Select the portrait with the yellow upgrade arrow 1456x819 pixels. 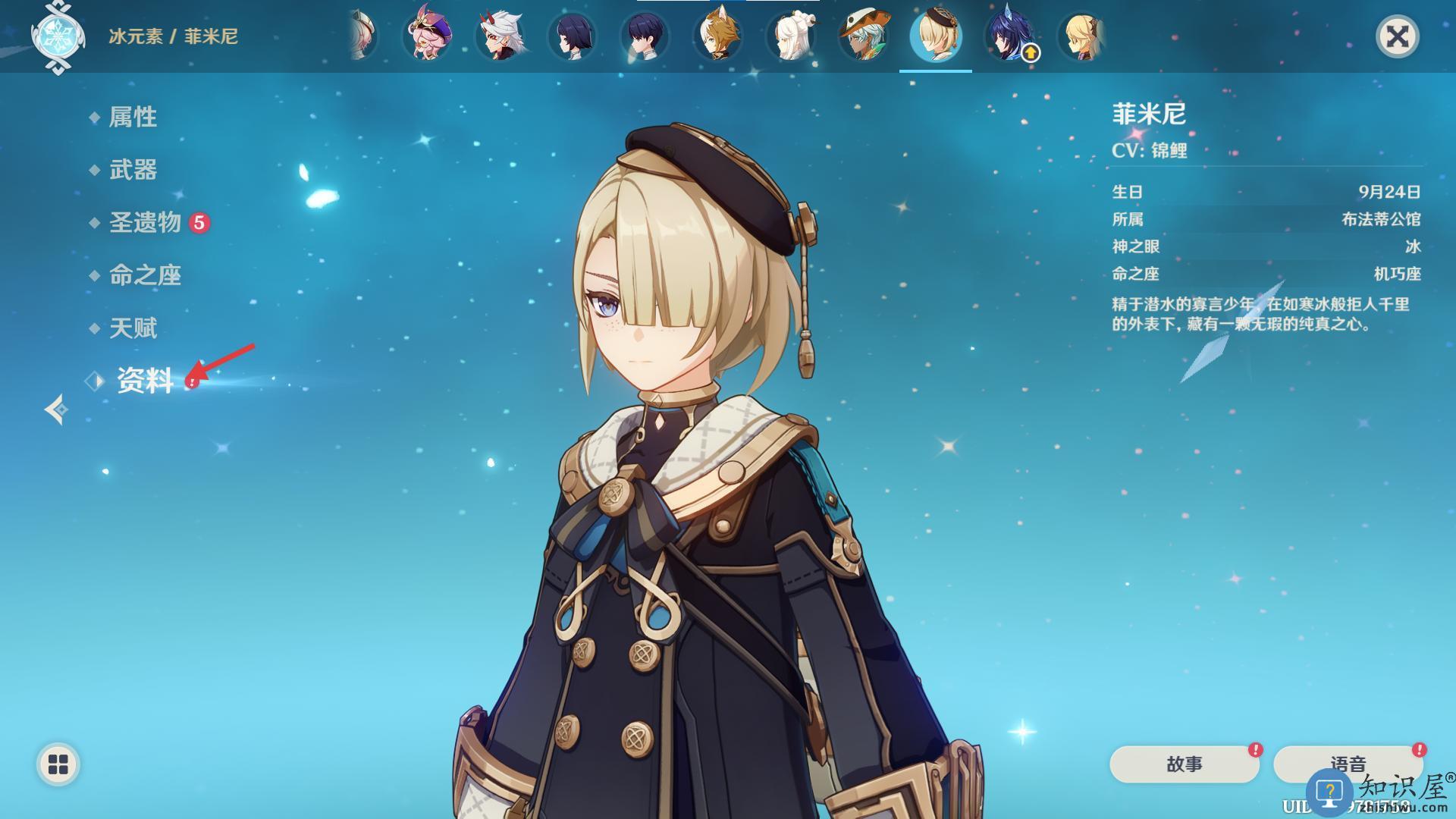coord(1009,36)
